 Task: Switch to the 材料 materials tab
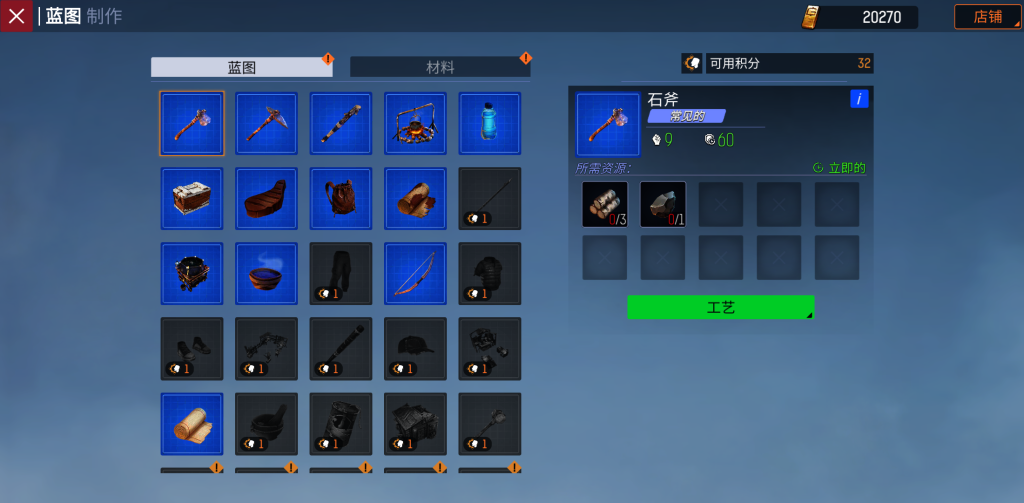[x=440, y=67]
